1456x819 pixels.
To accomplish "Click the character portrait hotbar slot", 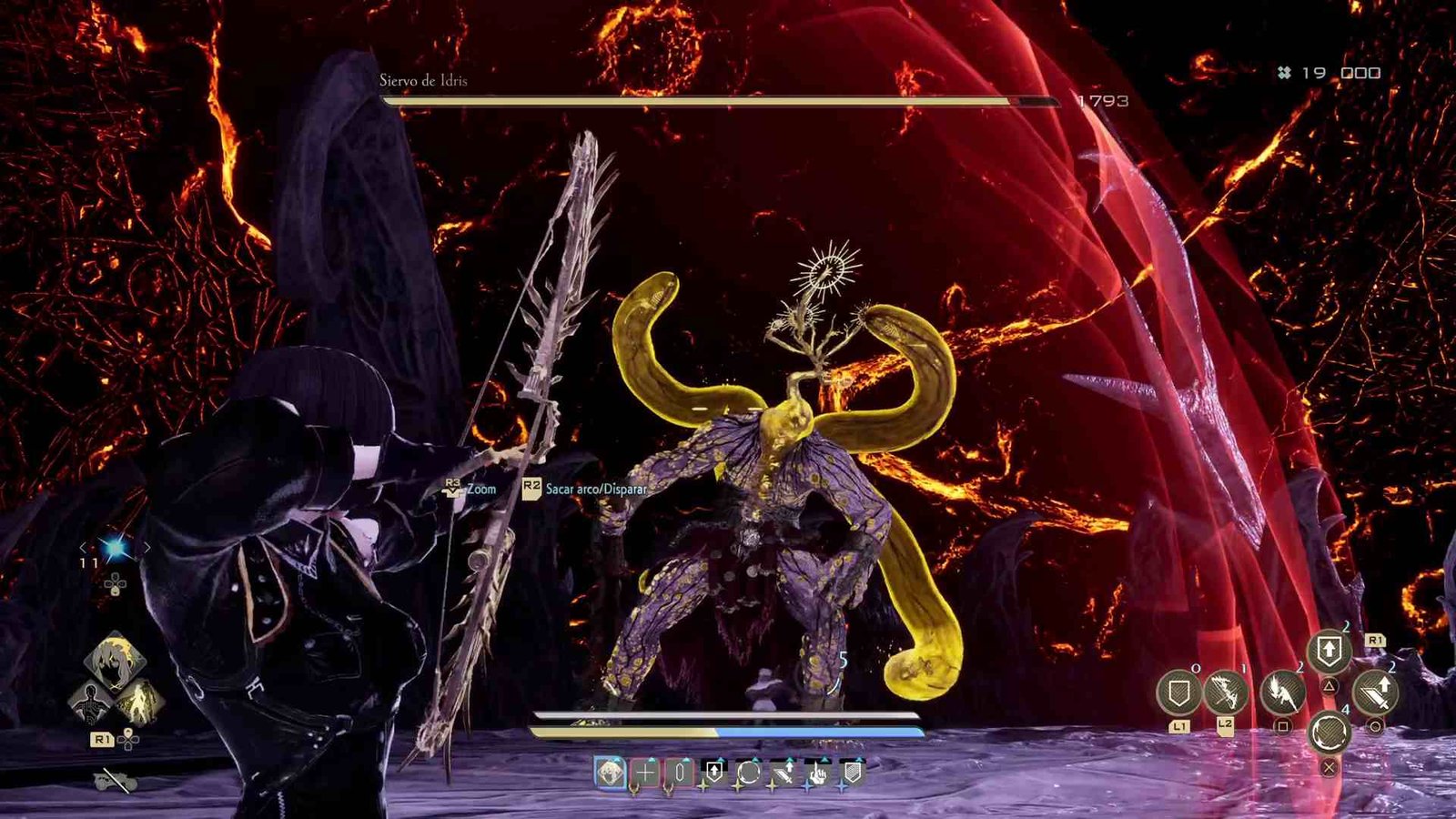I will pos(610,773).
